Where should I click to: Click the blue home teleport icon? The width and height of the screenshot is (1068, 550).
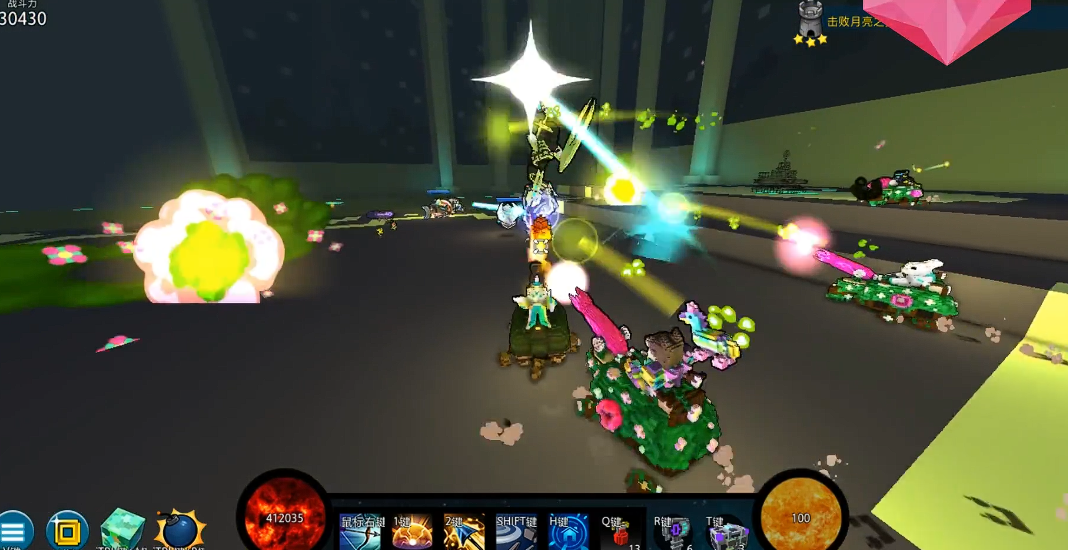coord(568,534)
